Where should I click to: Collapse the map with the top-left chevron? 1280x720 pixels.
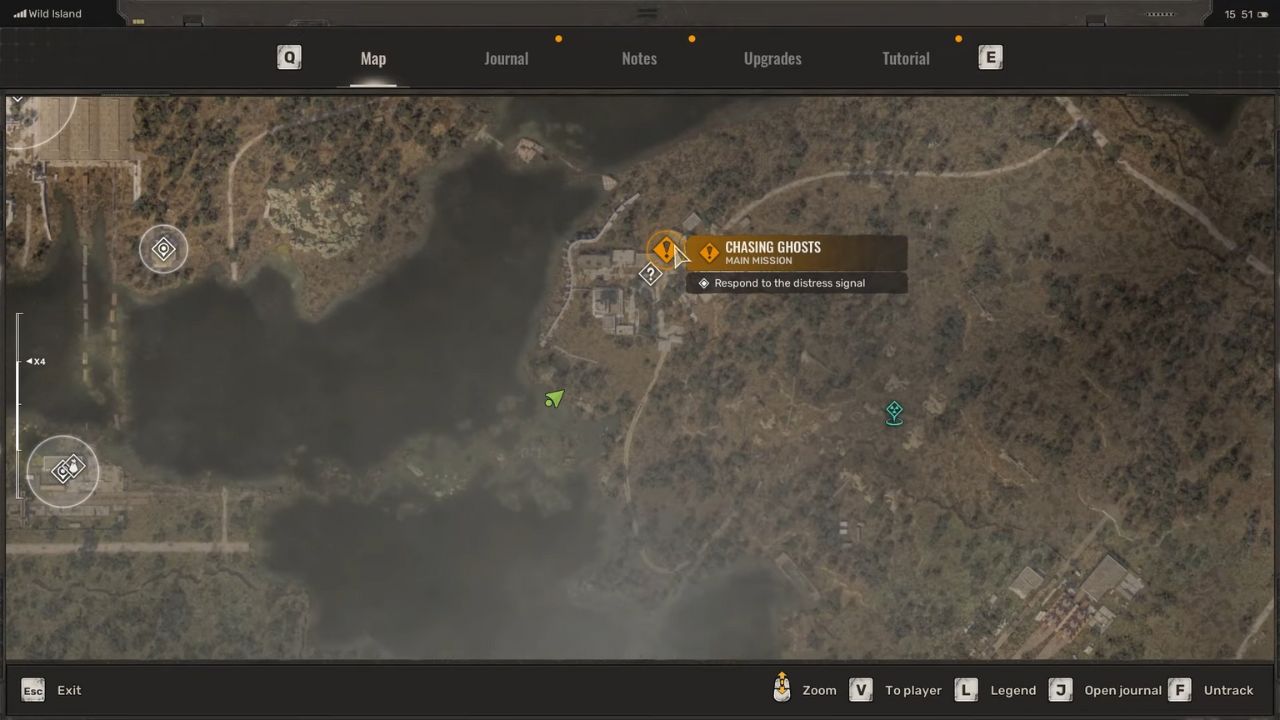(x=17, y=98)
